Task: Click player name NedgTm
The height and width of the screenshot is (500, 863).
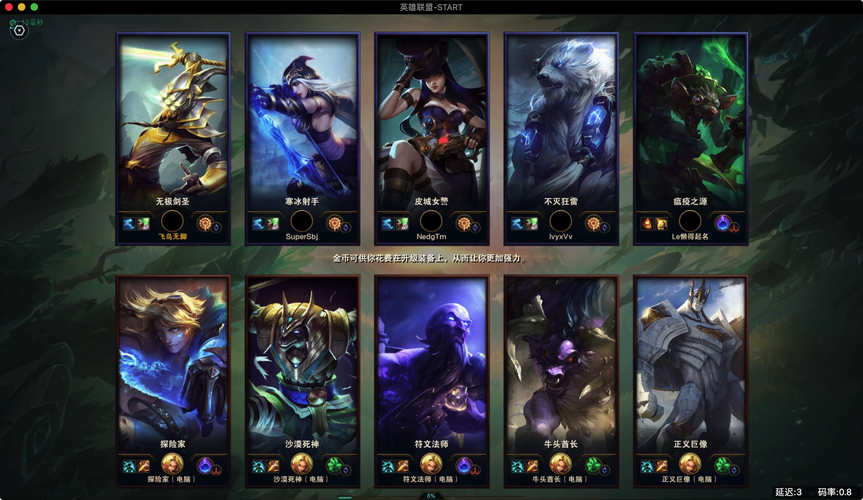Action: [431, 237]
